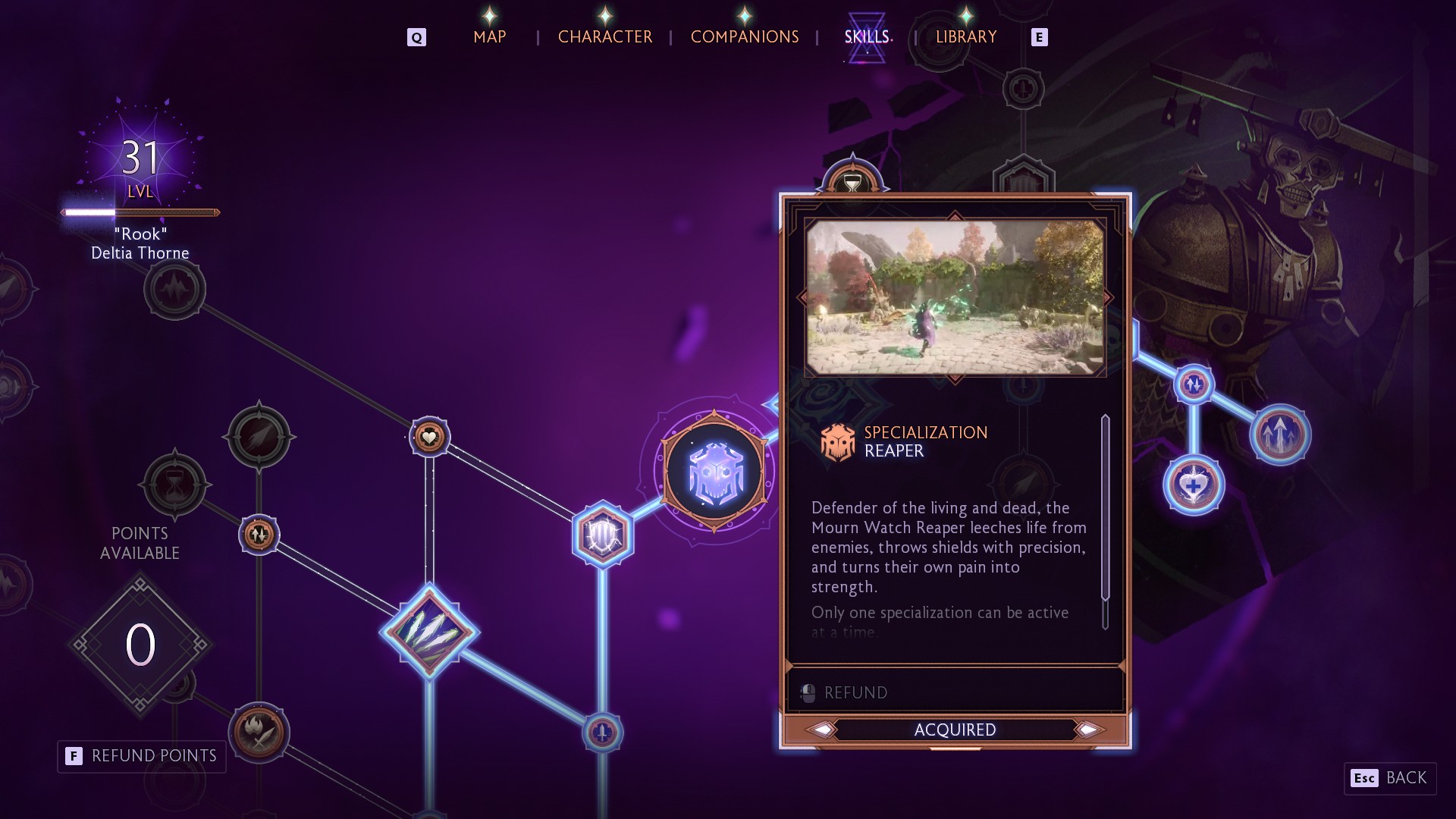Open the Character tab

[x=604, y=36]
